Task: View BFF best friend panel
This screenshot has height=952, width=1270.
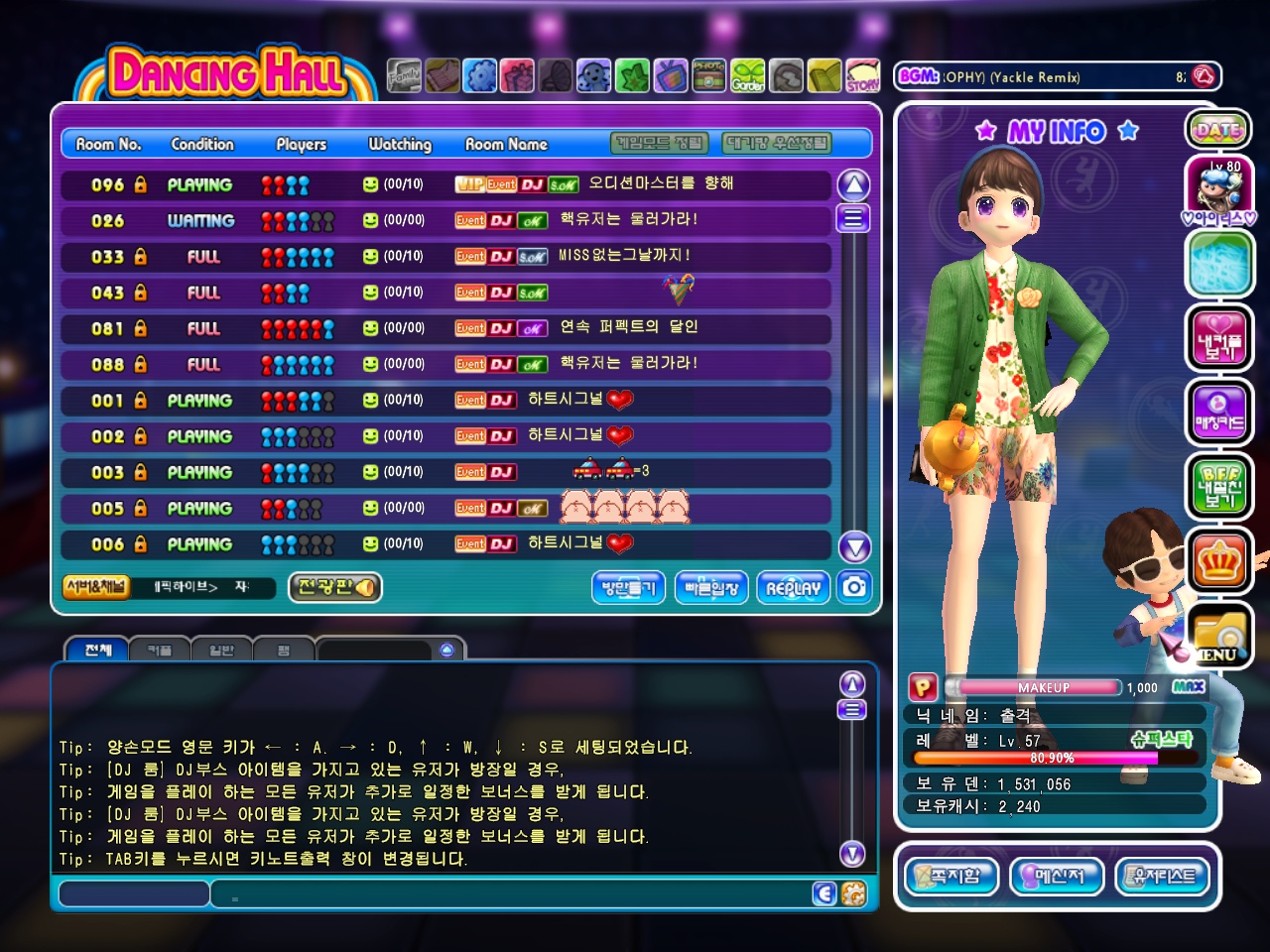Action: tap(1218, 486)
